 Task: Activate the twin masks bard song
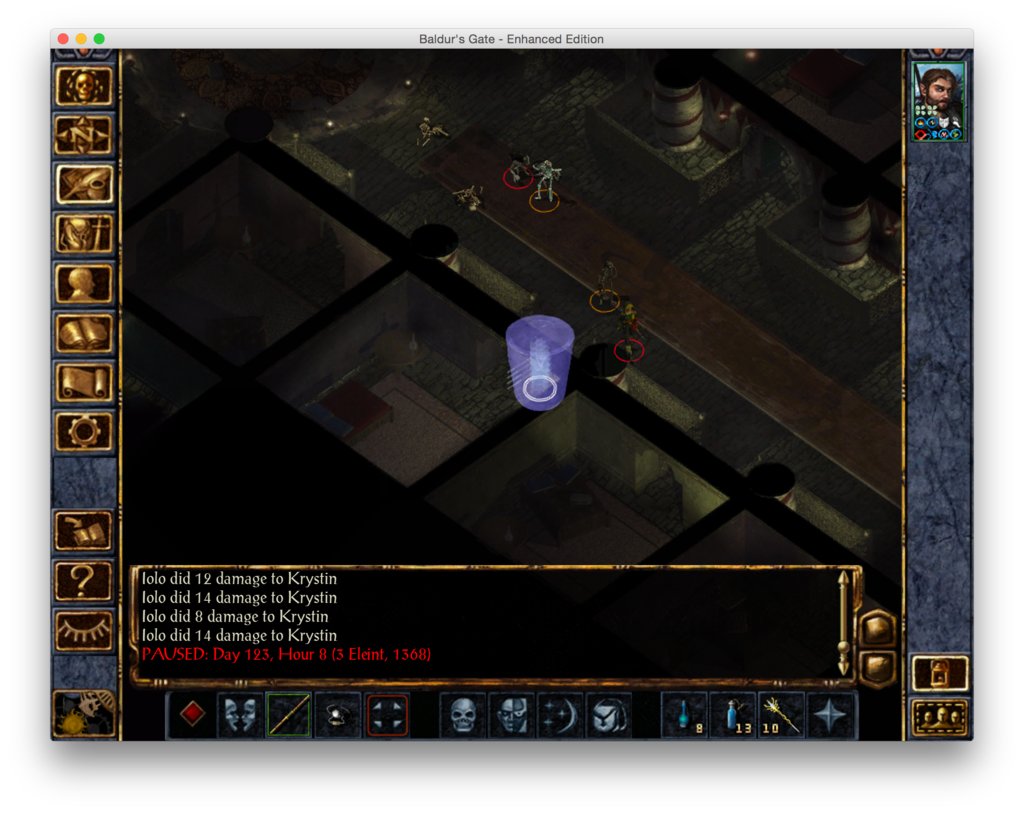(x=240, y=715)
